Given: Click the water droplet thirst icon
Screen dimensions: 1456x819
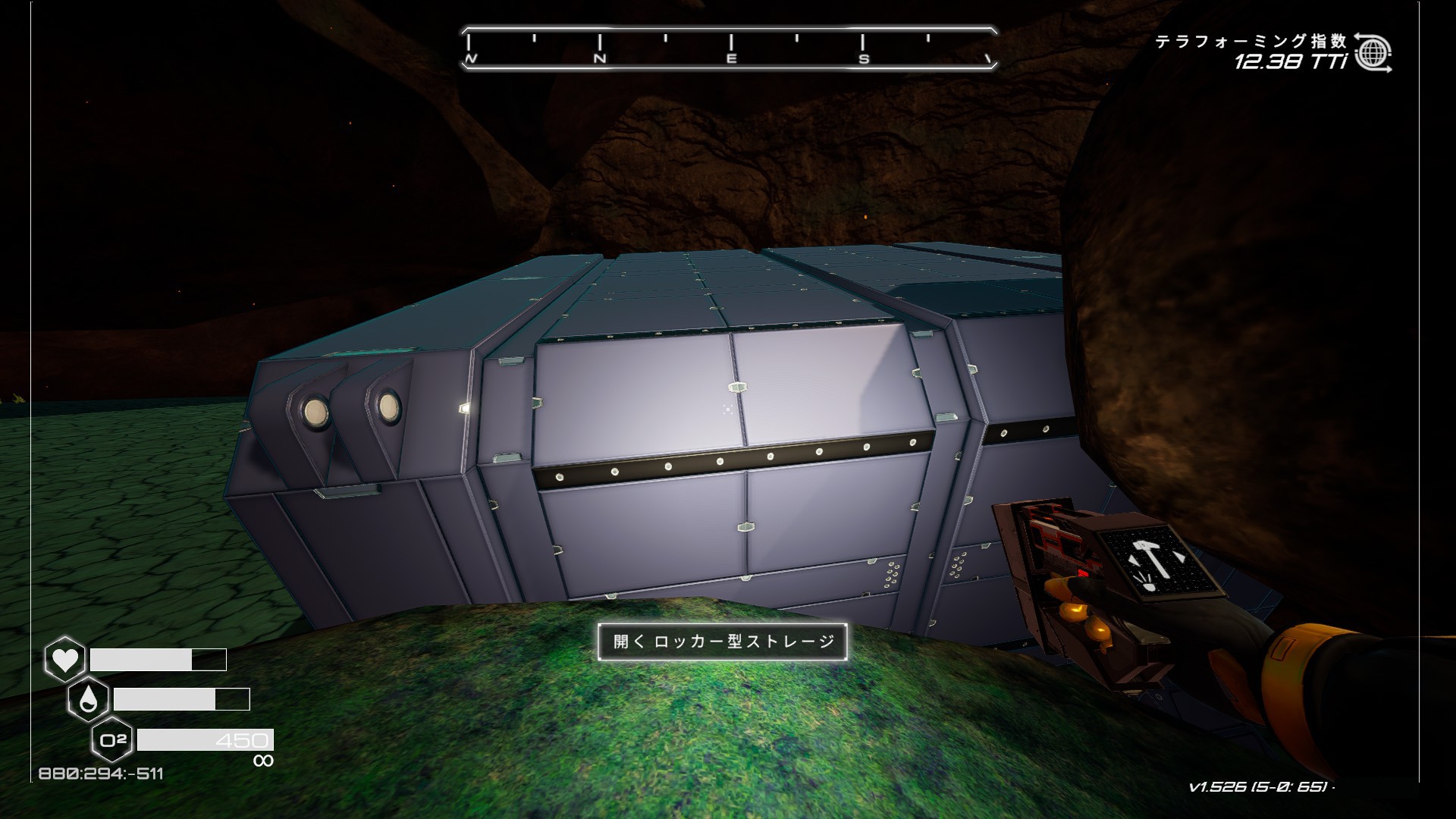Looking at the screenshot, I should click(88, 699).
